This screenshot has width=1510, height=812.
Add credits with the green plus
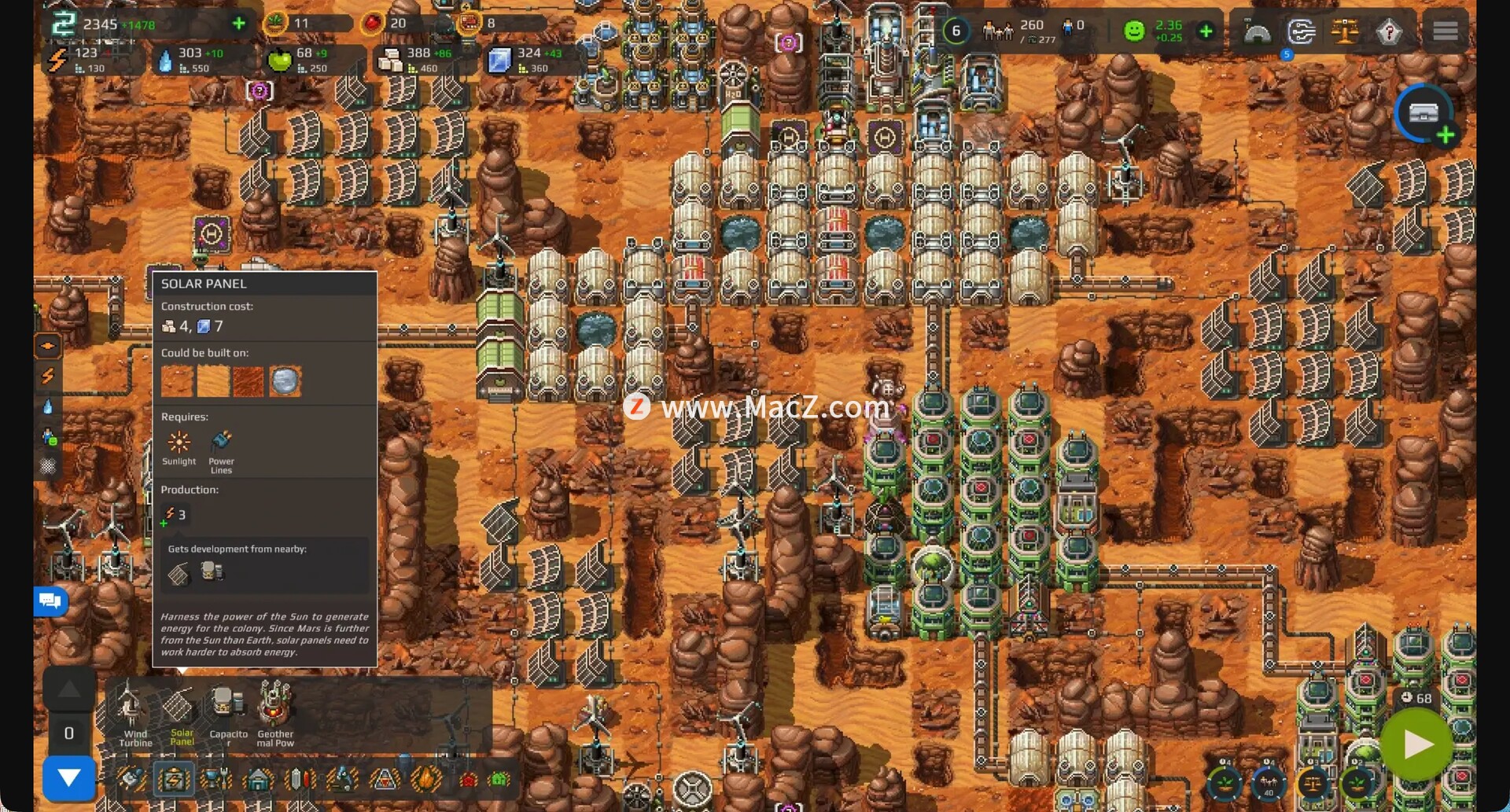point(239,24)
